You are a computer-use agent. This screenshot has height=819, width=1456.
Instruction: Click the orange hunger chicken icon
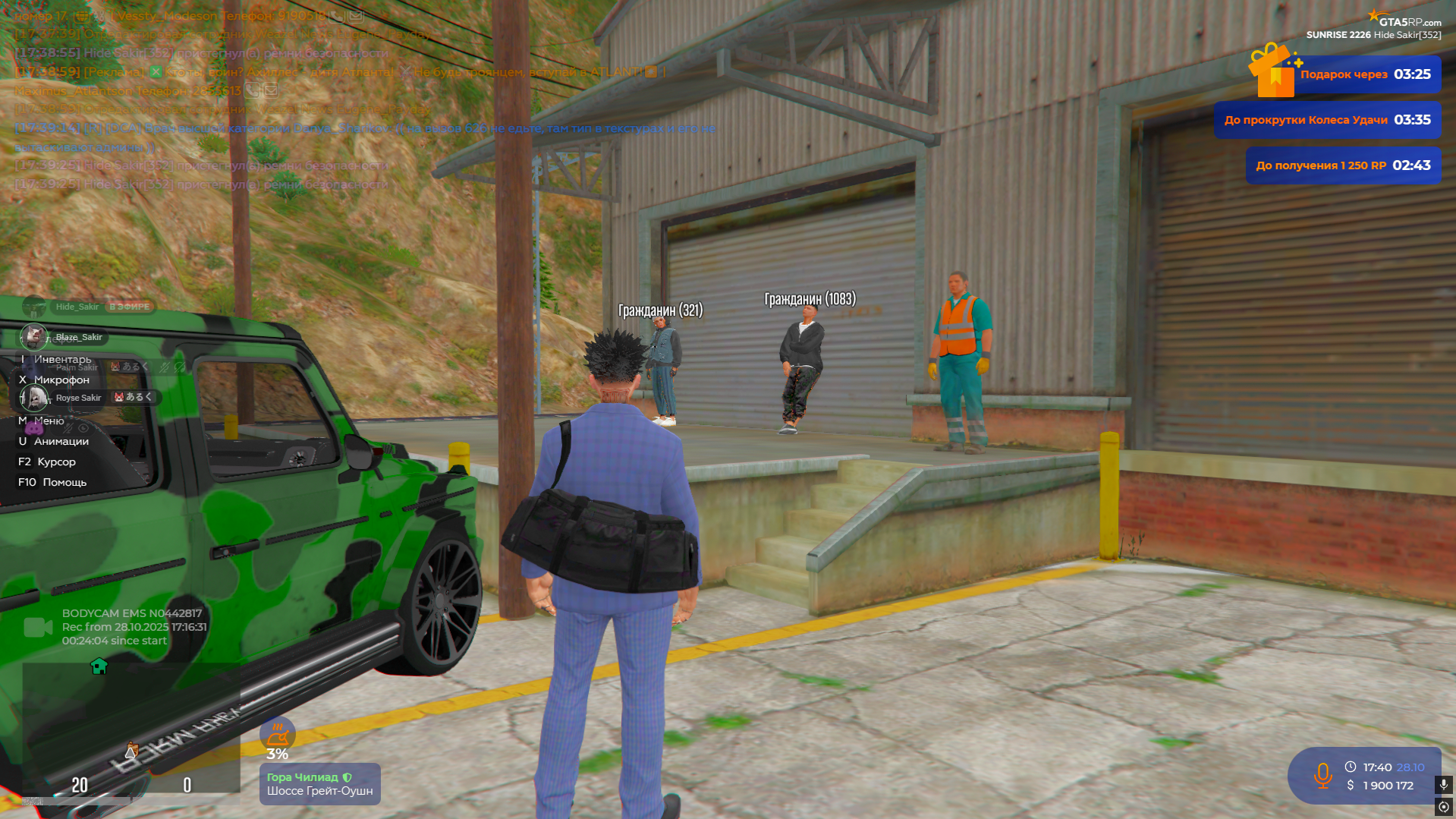coord(278,734)
